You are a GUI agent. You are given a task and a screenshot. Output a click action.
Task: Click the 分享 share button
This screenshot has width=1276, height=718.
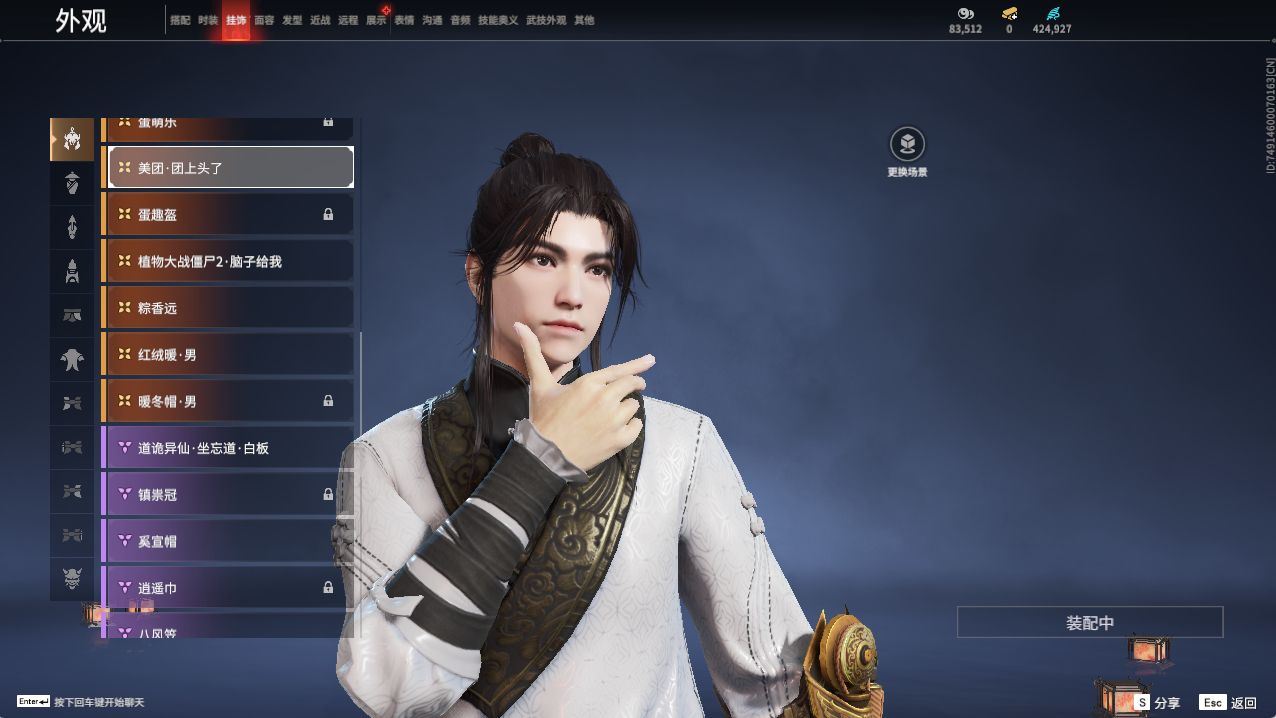pos(1157,703)
